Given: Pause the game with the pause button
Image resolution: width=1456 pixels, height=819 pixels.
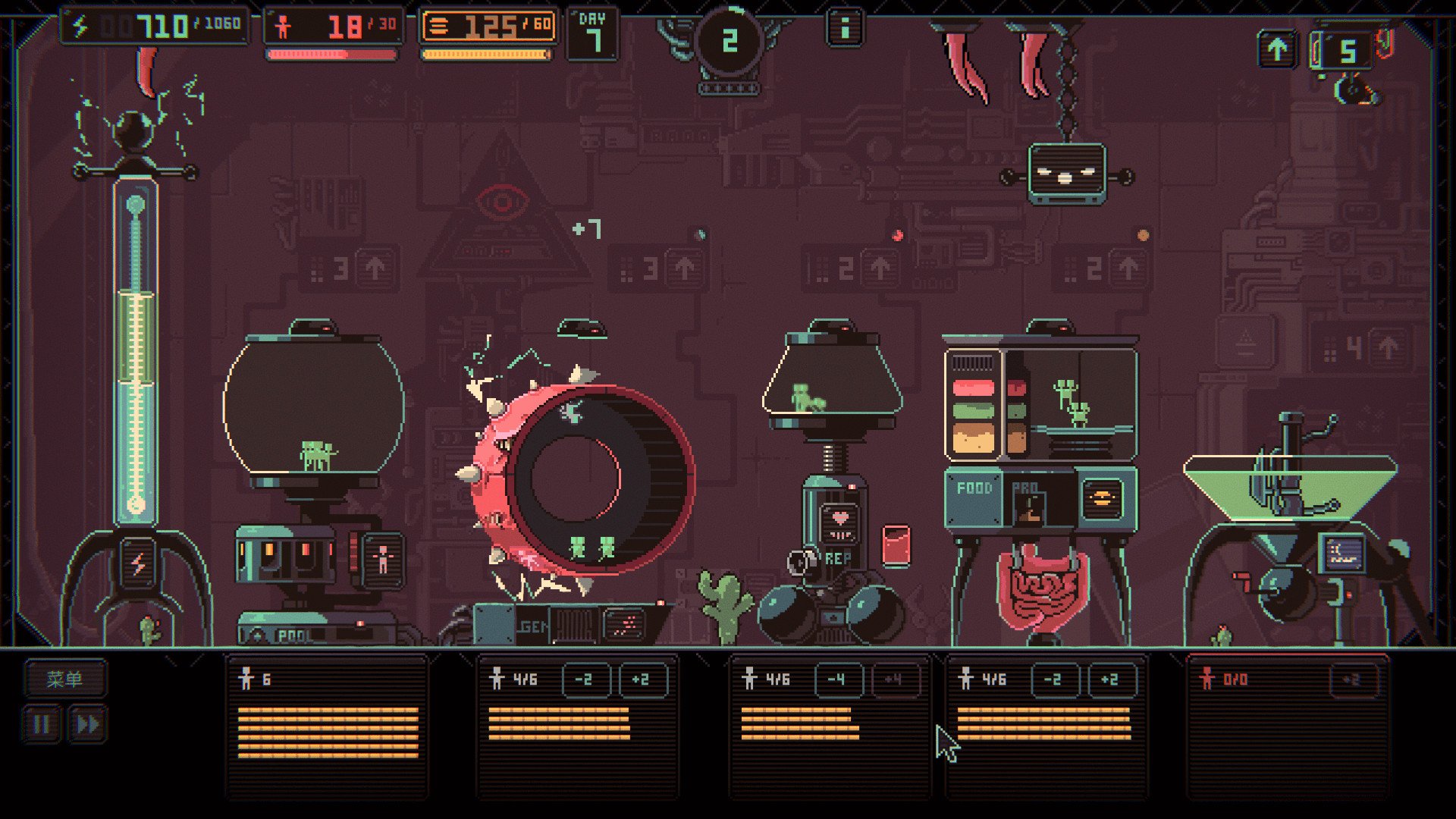Looking at the screenshot, I should (x=42, y=723).
